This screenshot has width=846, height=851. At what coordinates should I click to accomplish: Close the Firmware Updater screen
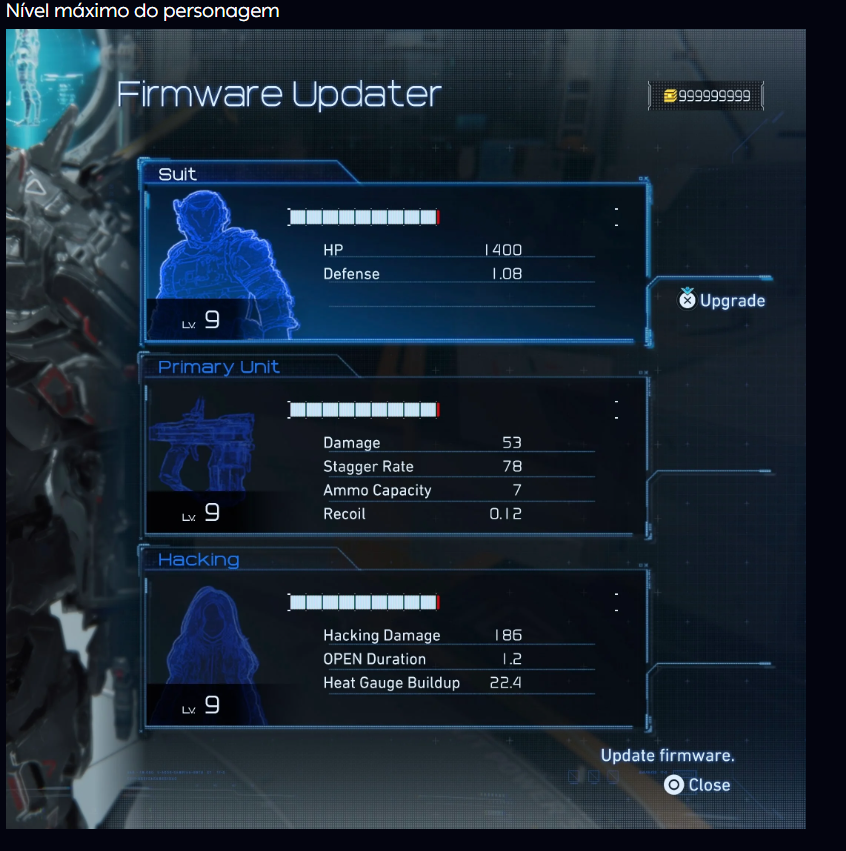click(698, 785)
